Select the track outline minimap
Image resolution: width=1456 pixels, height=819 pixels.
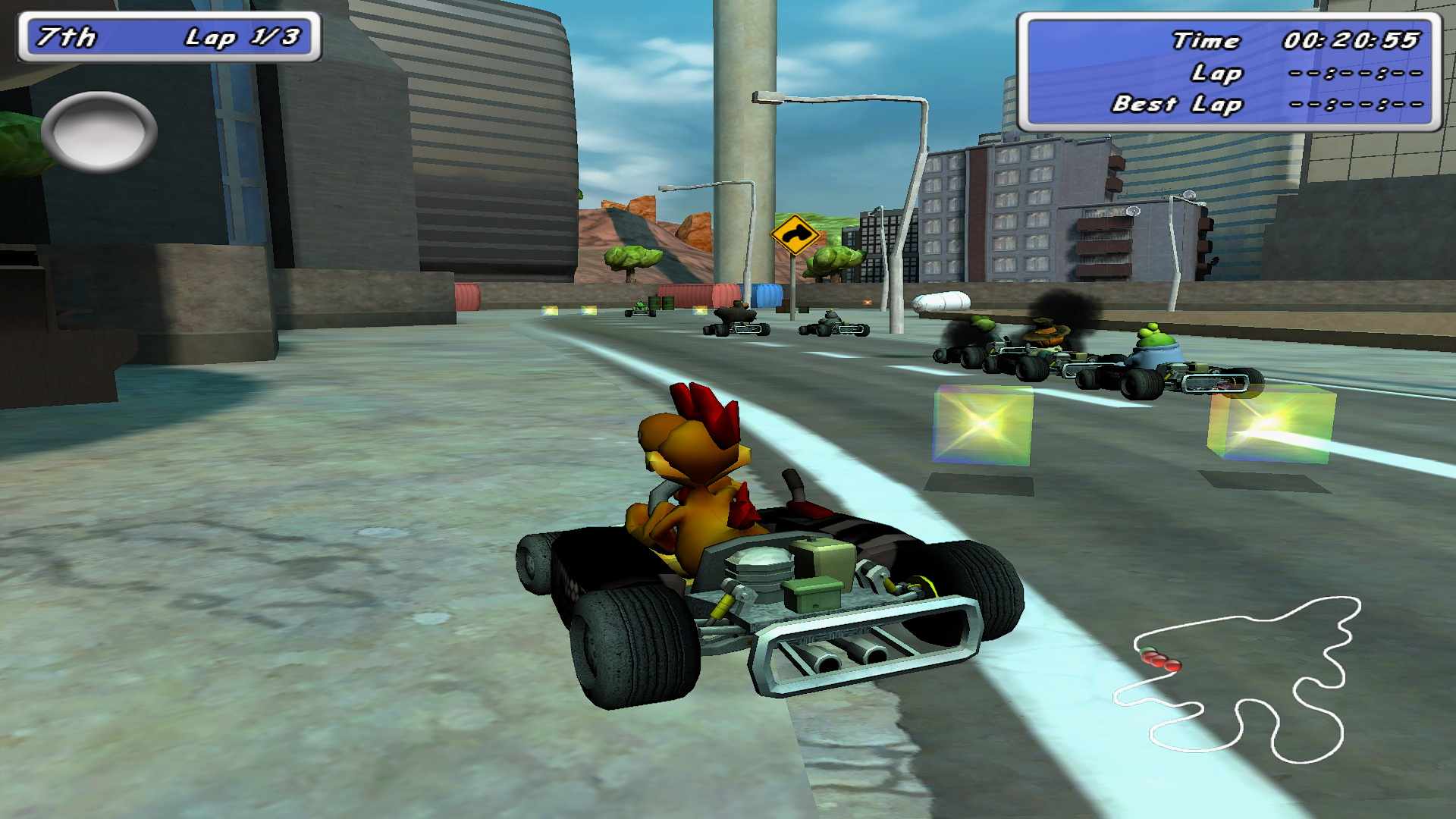point(1238,680)
